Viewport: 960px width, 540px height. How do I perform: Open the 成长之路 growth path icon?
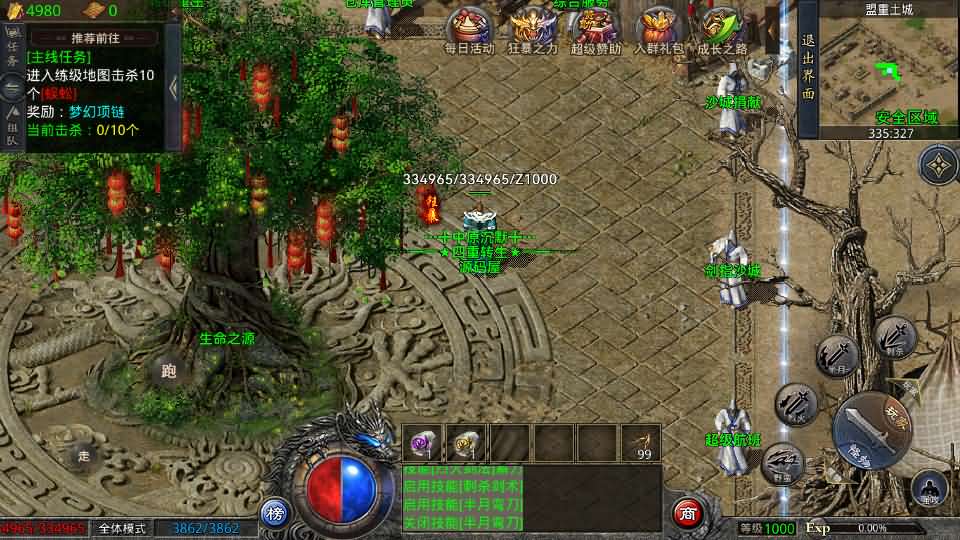(722, 28)
